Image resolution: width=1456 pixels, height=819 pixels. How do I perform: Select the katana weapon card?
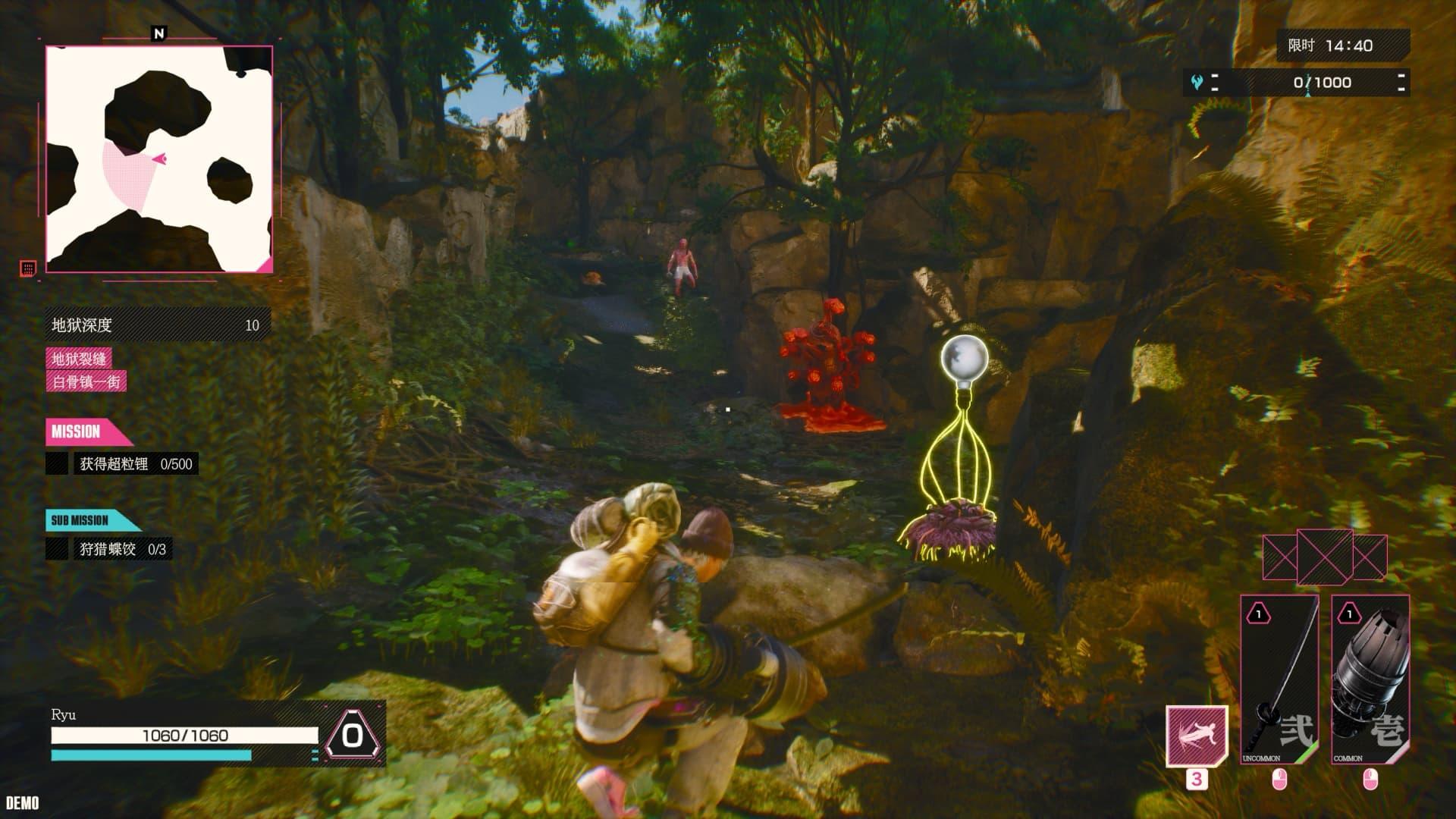tap(1279, 679)
